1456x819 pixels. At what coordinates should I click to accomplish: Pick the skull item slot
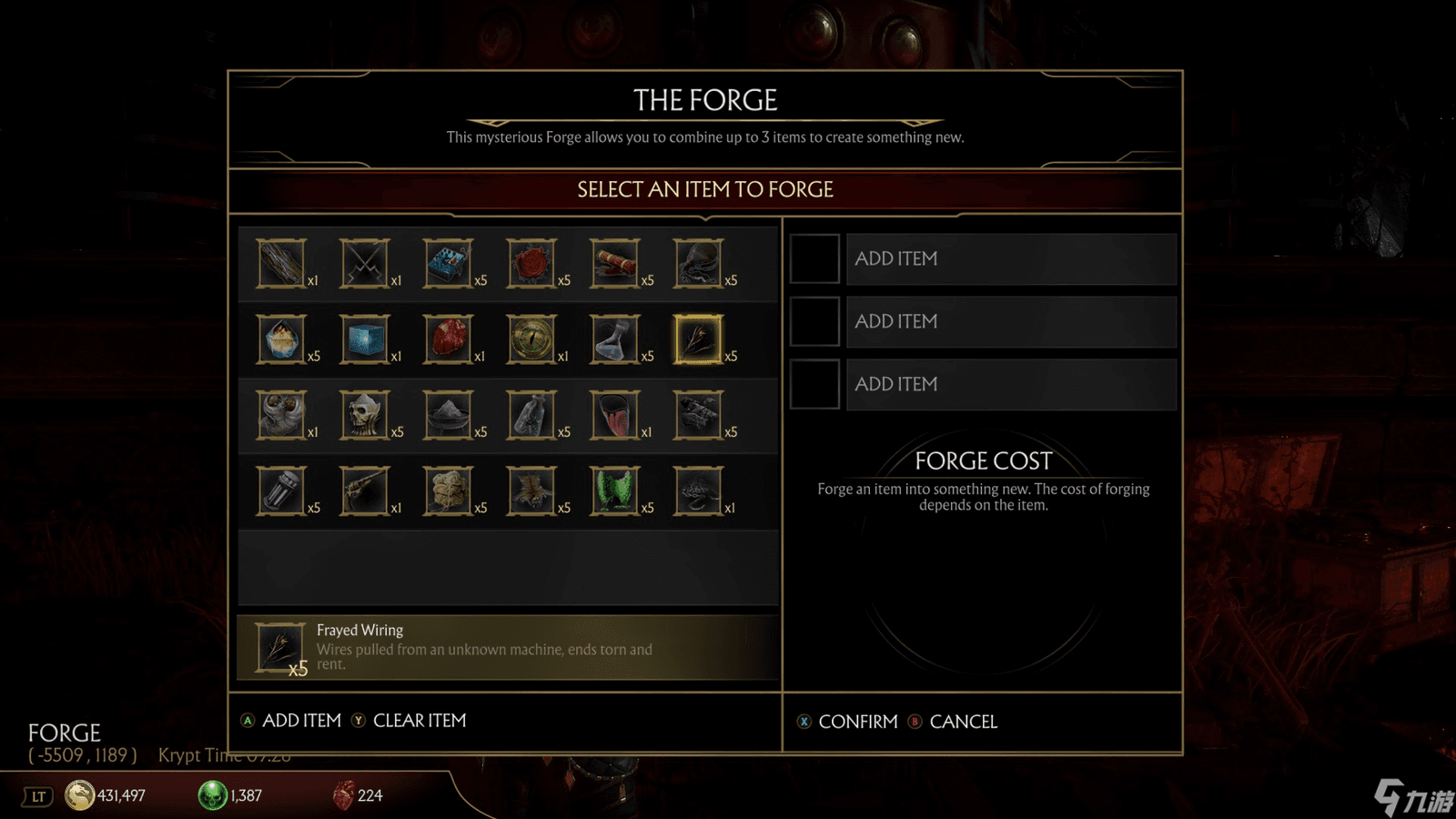click(365, 415)
